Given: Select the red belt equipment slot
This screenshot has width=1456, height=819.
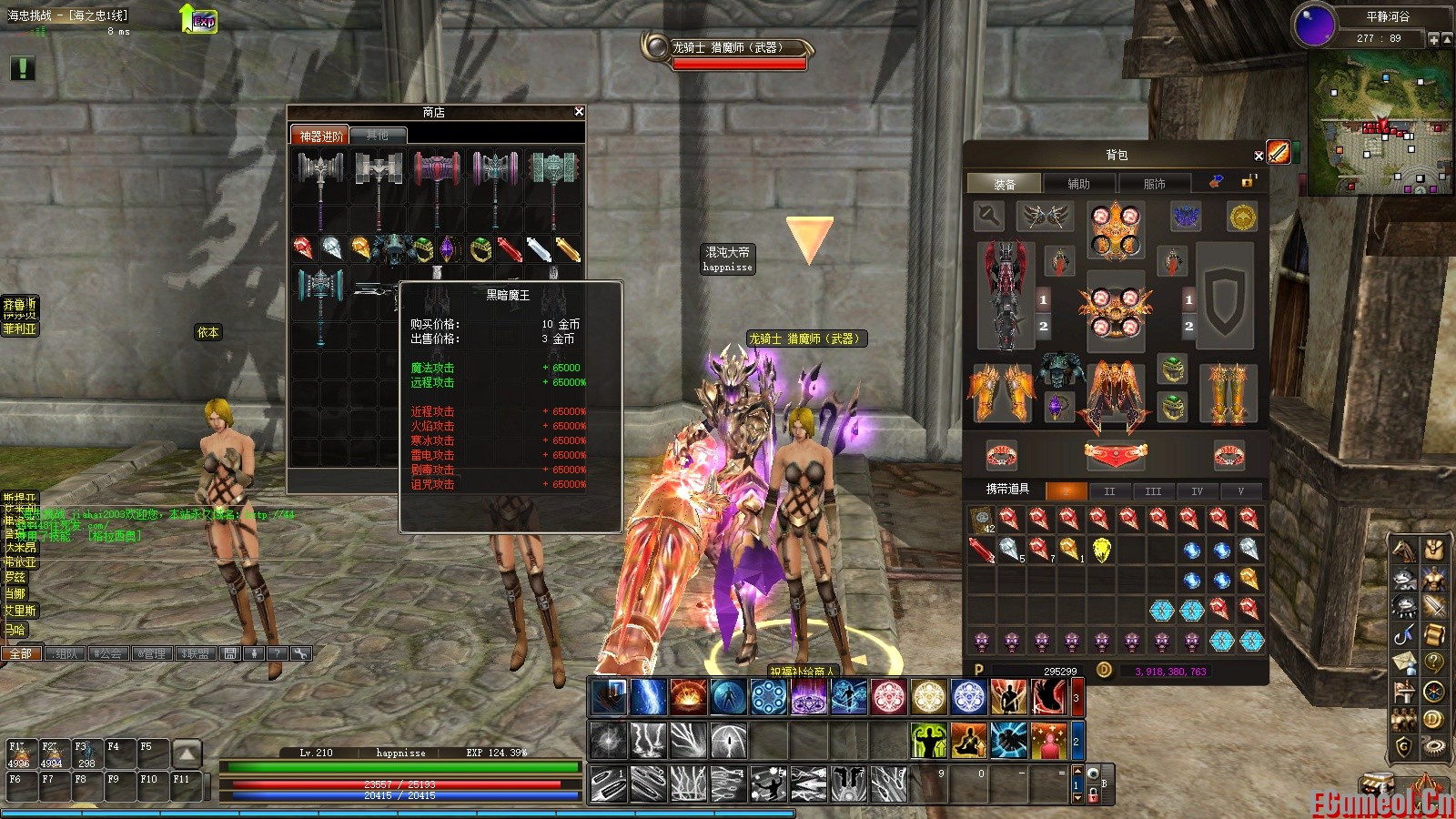Looking at the screenshot, I should pos(1115,453).
